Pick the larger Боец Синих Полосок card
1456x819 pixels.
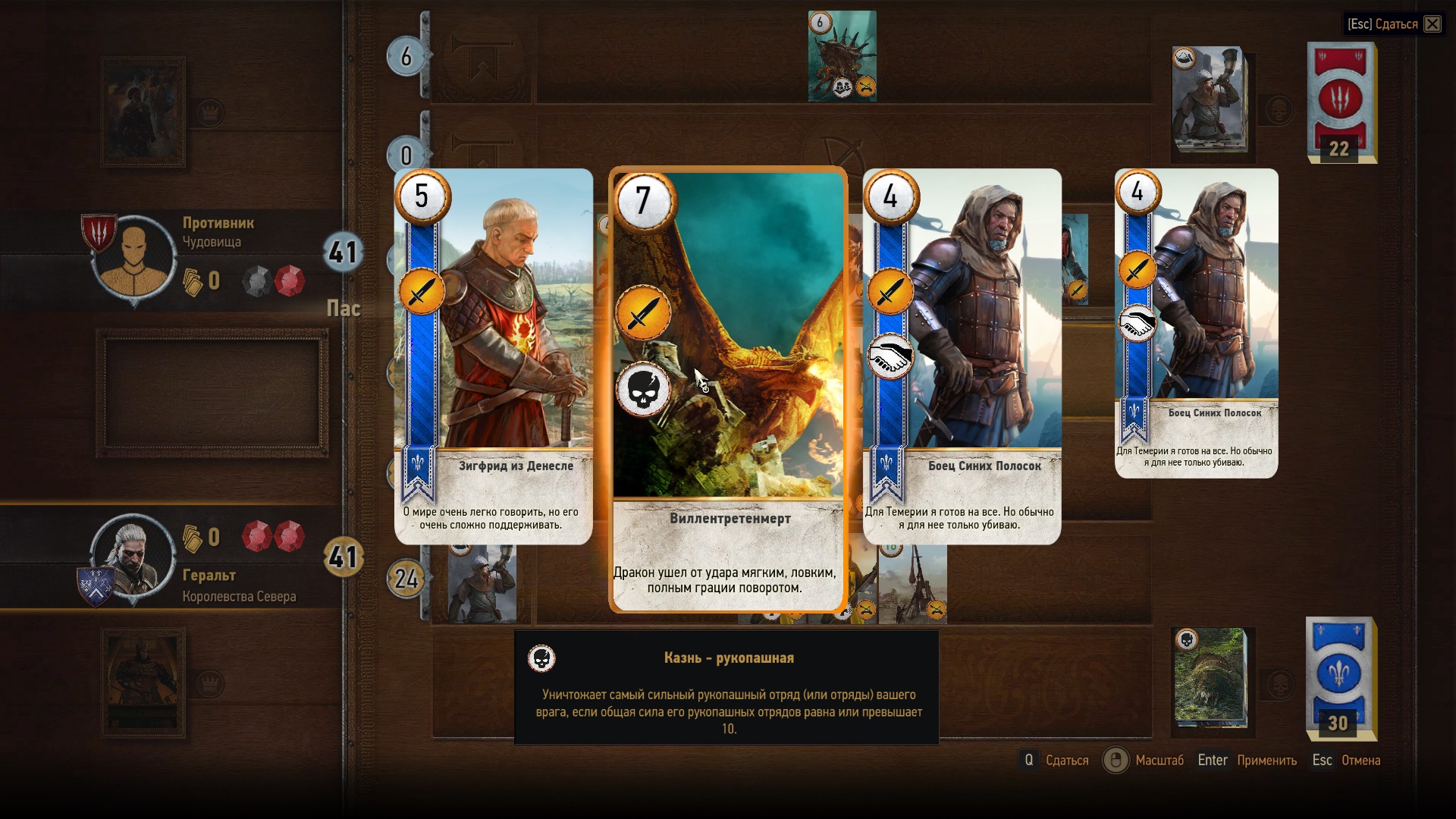(x=962, y=356)
